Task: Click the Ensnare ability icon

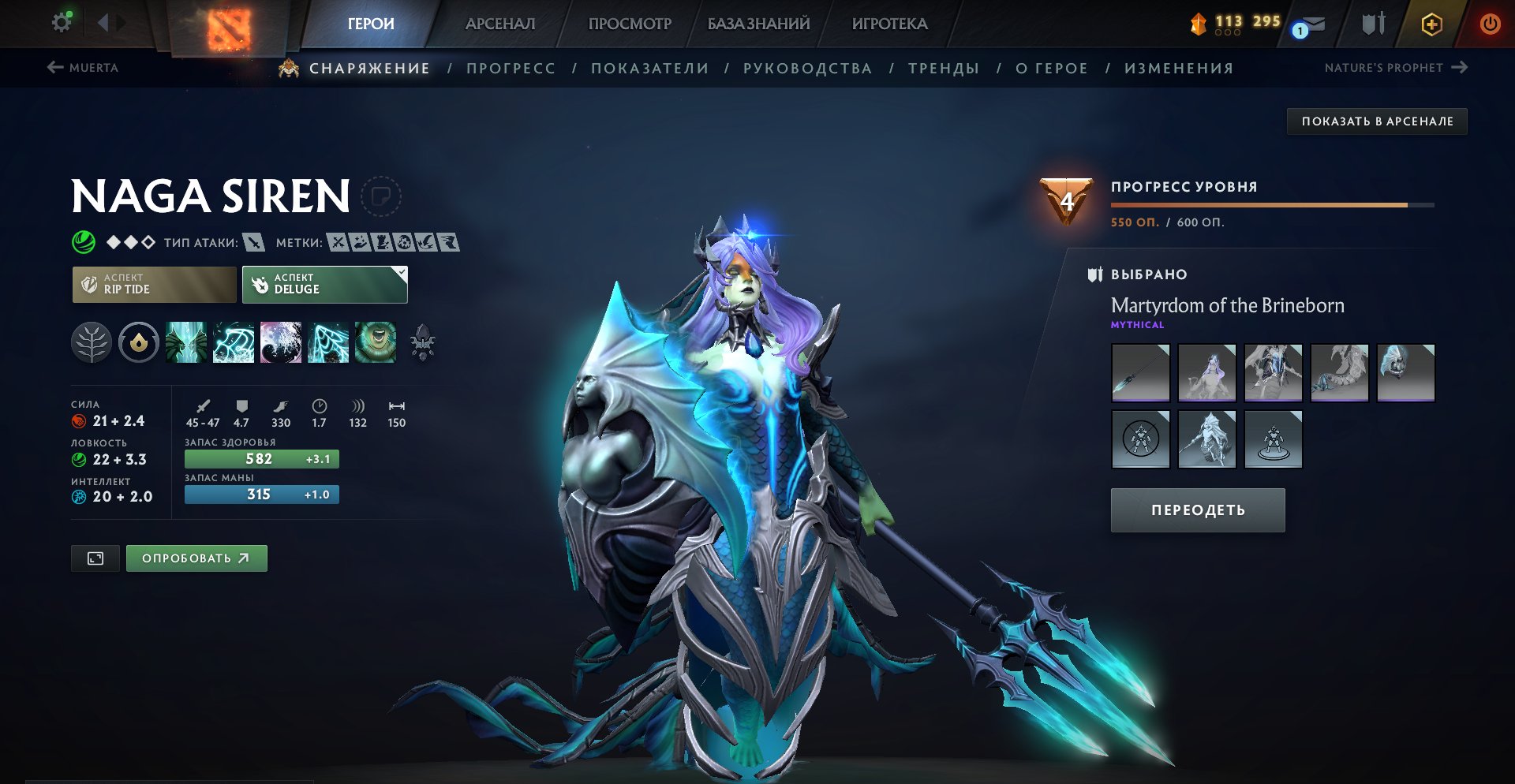Action: (234, 342)
